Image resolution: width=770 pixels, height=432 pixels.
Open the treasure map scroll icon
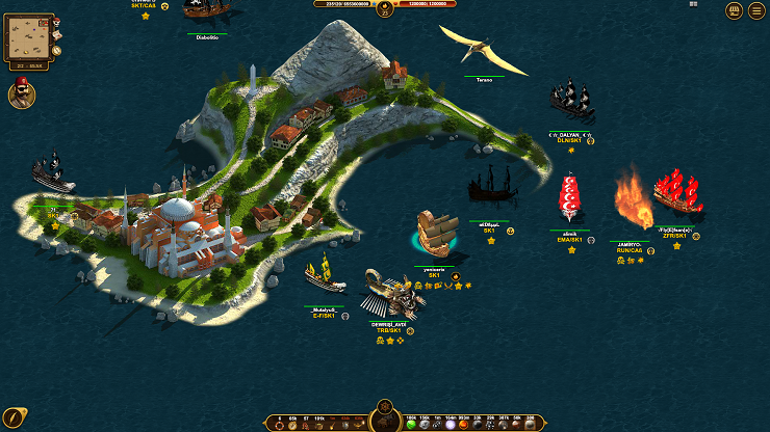[x=56, y=36]
